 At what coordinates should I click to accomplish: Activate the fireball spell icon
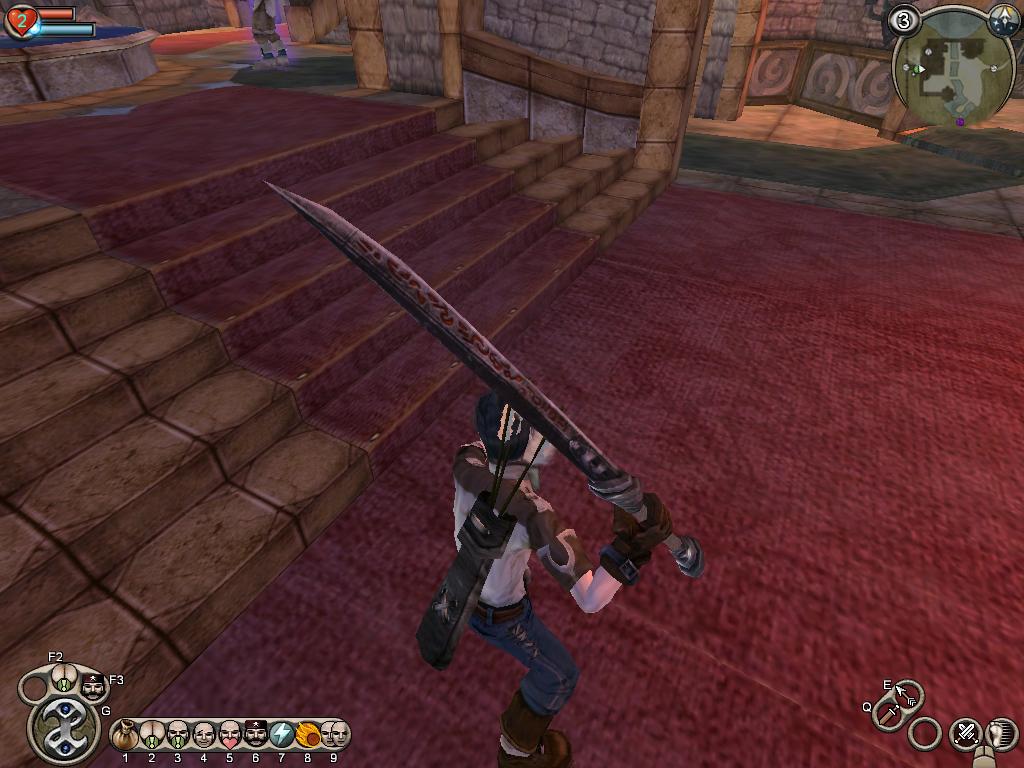click(x=308, y=736)
